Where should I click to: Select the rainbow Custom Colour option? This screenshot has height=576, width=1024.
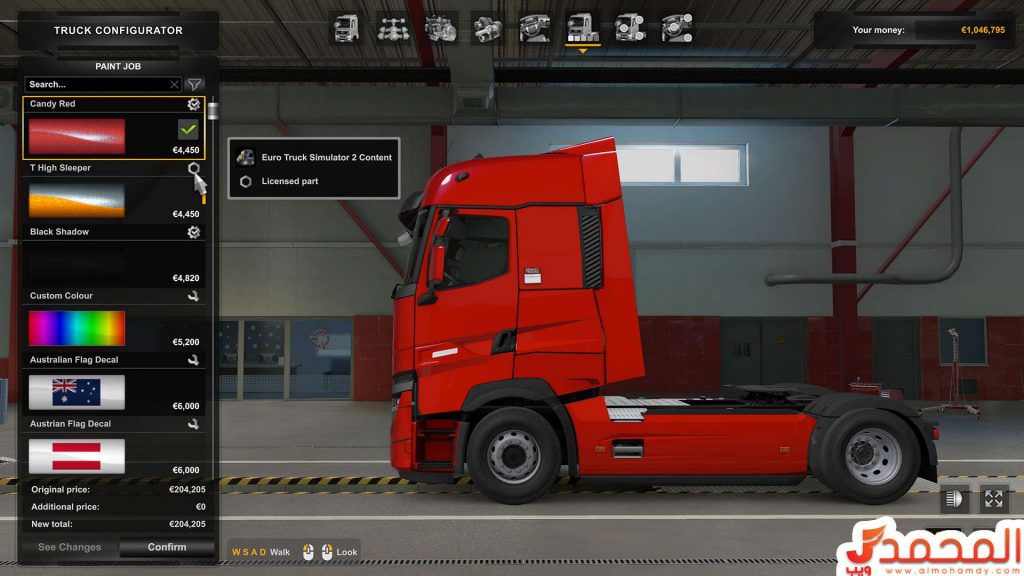click(x=77, y=328)
